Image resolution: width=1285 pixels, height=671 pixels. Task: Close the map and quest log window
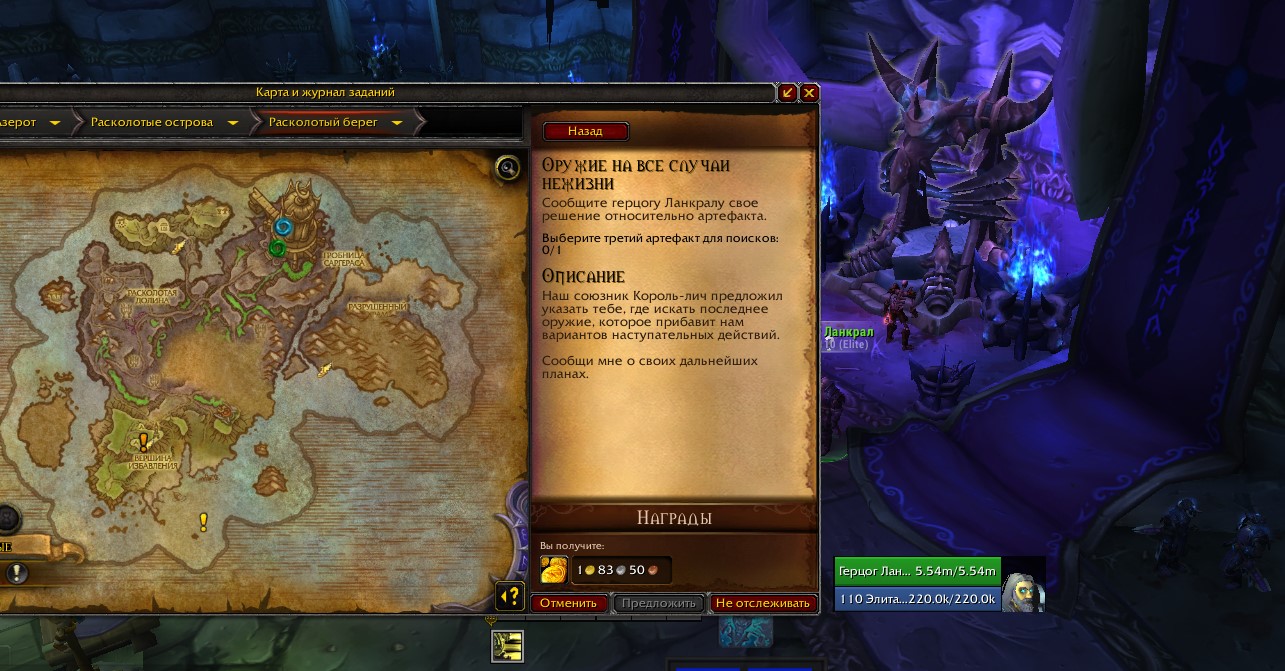pos(809,92)
